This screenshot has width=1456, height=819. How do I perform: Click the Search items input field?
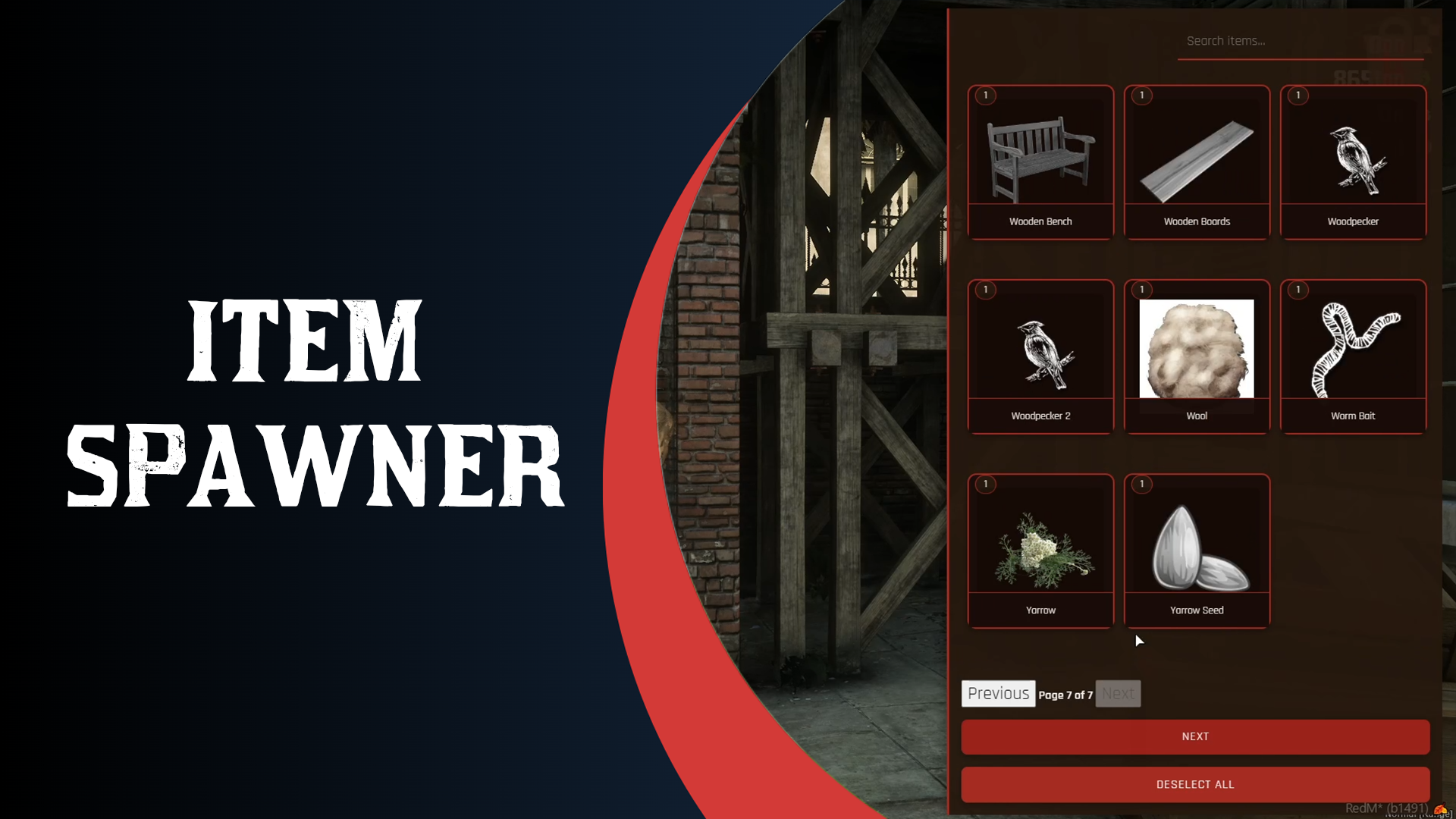[1300, 41]
